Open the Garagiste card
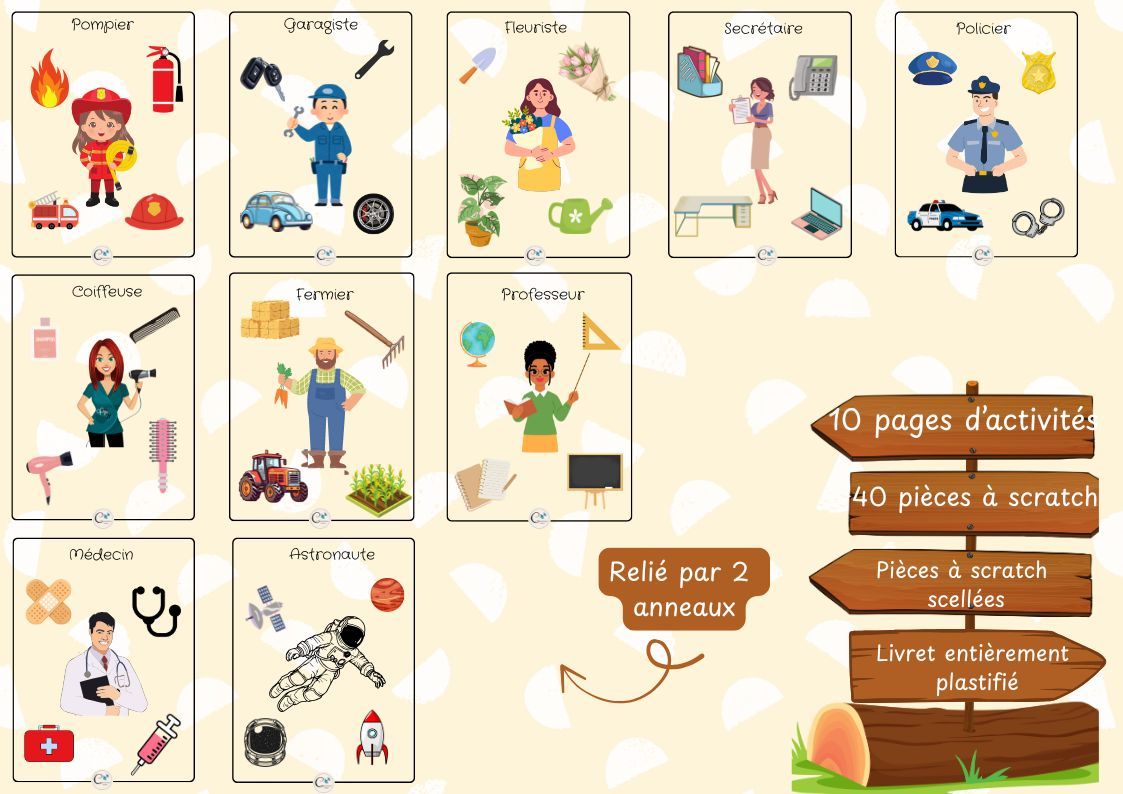This screenshot has width=1123, height=794. pyautogui.click(x=320, y=135)
